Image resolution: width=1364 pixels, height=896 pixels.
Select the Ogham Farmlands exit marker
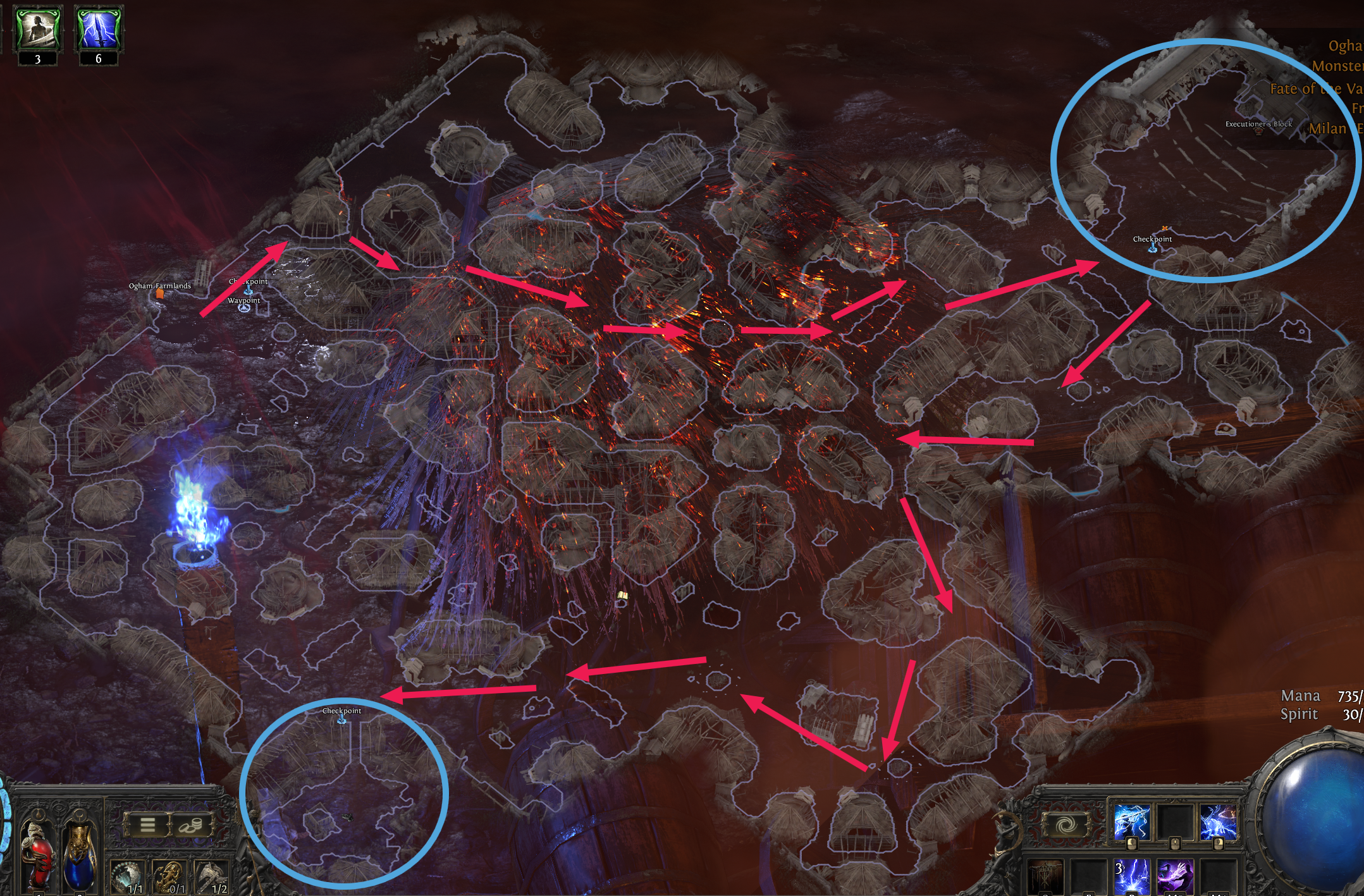[x=160, y=293]
